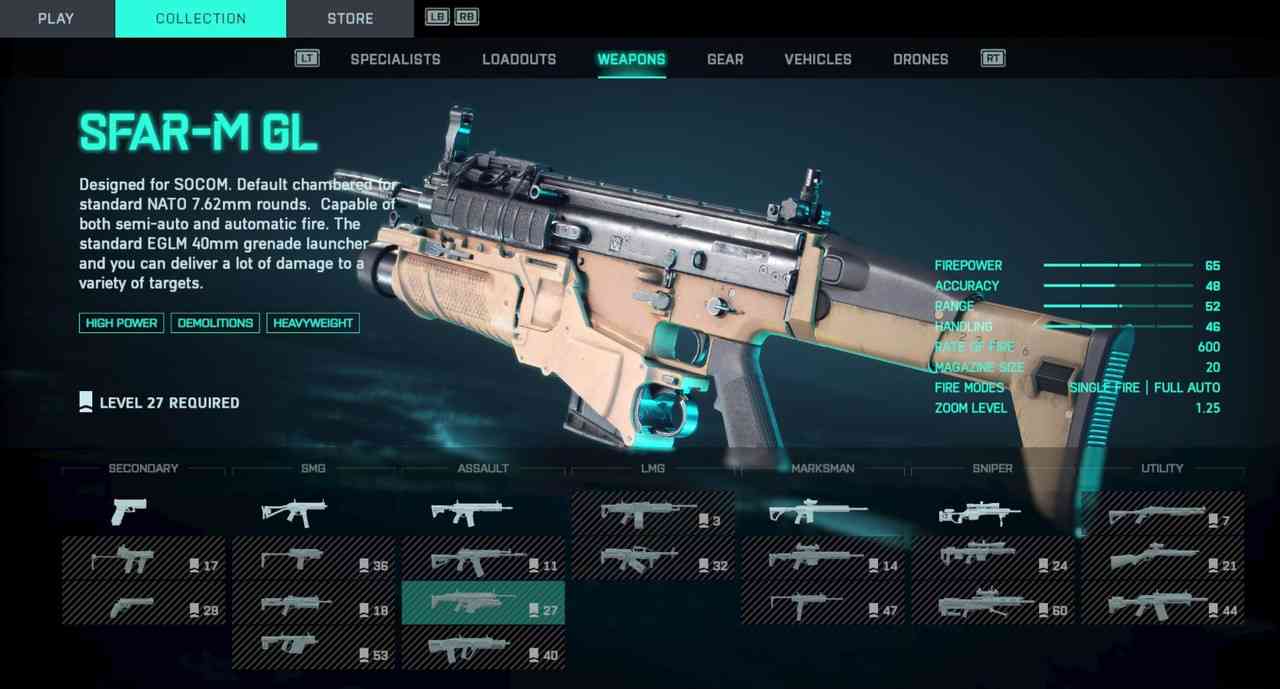
Task: Select the Weapons section
Action: coord(631,59)
